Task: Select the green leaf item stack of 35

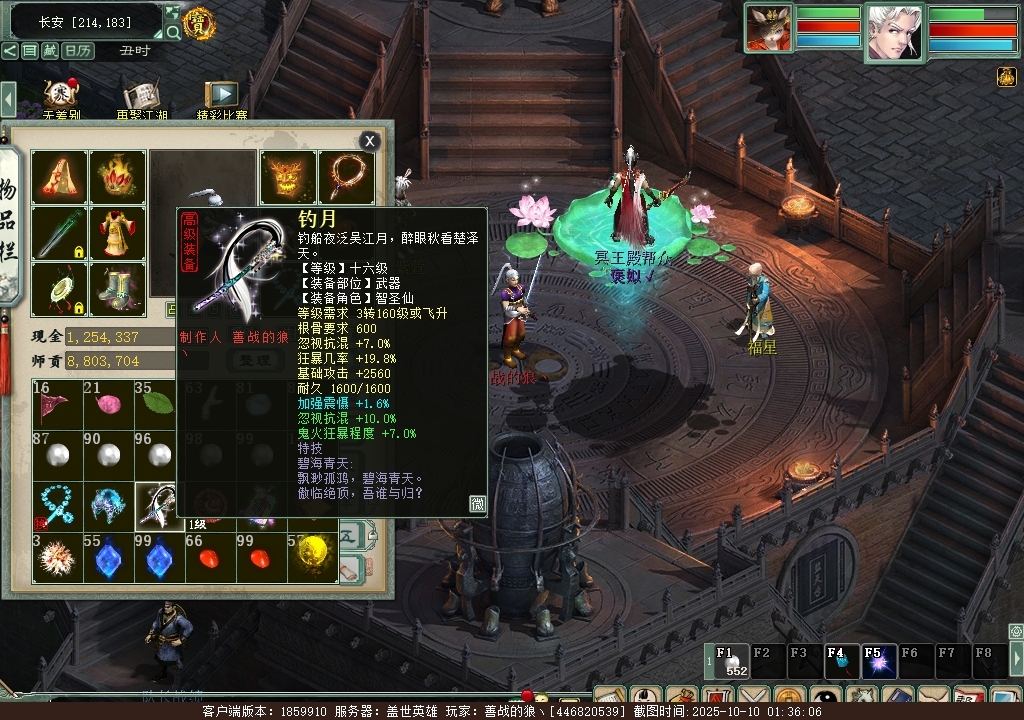Action: (x=160, y=403)
